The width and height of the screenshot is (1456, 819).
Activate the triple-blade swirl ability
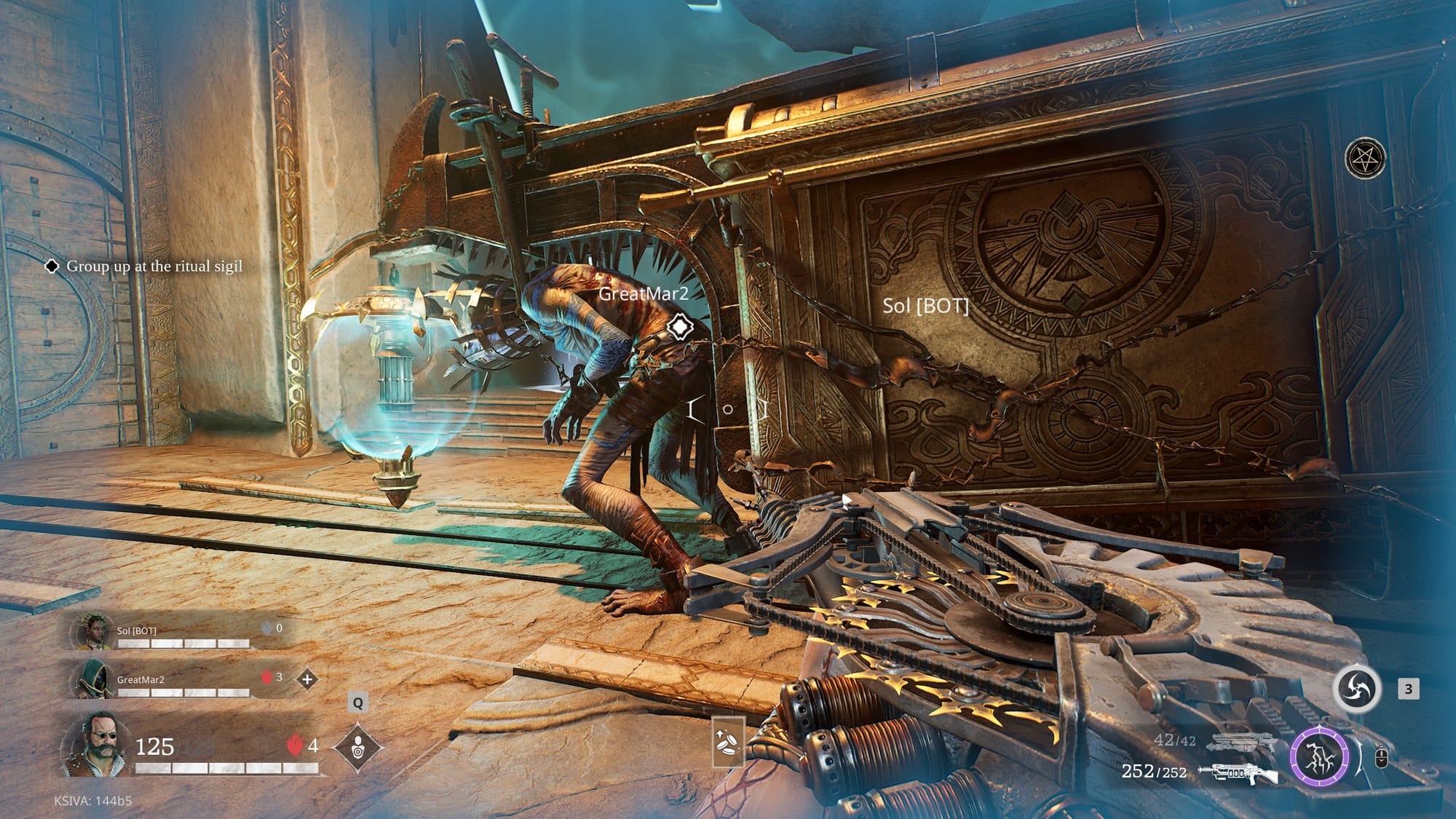(x=1357, y=689)
